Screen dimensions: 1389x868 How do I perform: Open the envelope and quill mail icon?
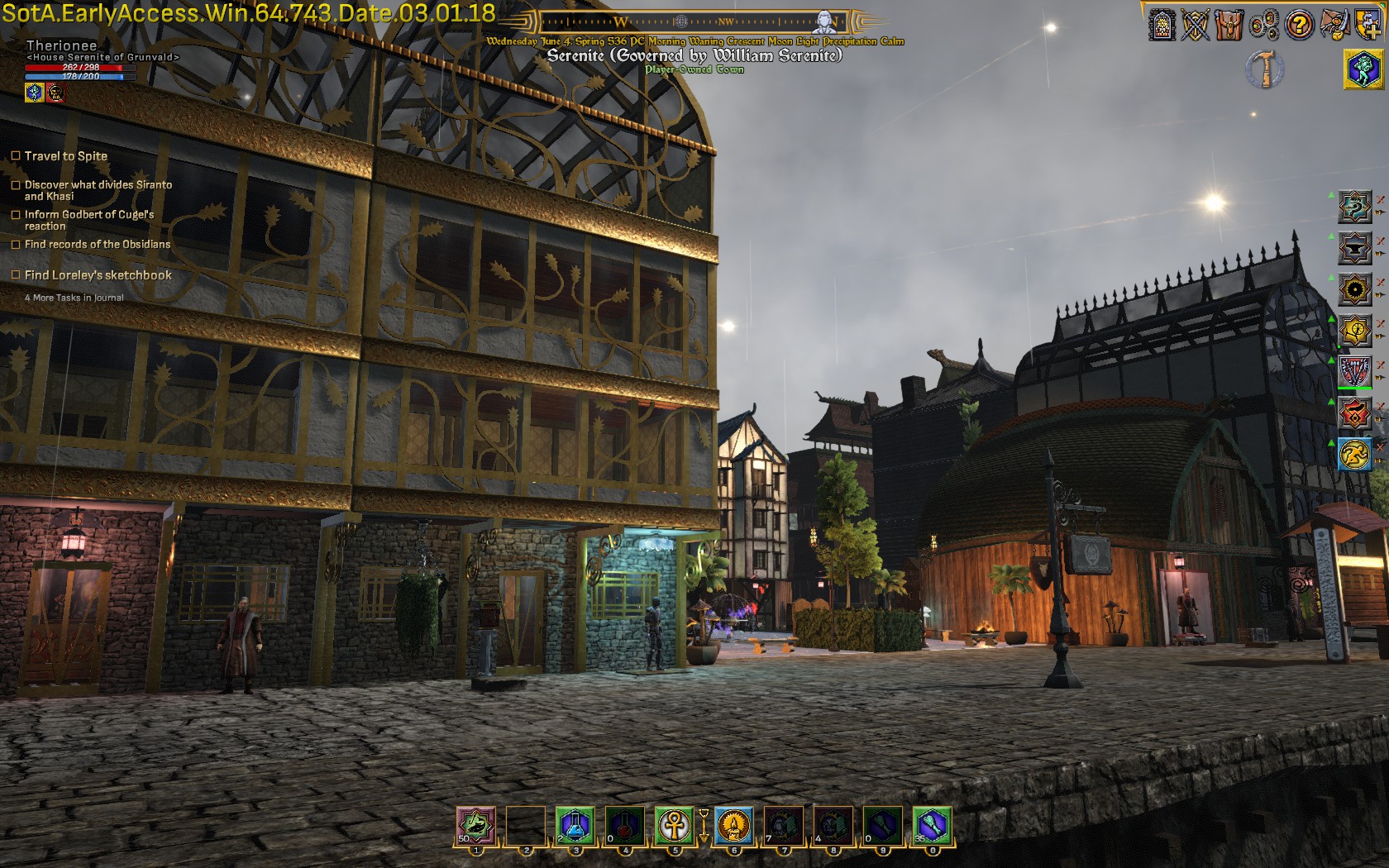1334,26
